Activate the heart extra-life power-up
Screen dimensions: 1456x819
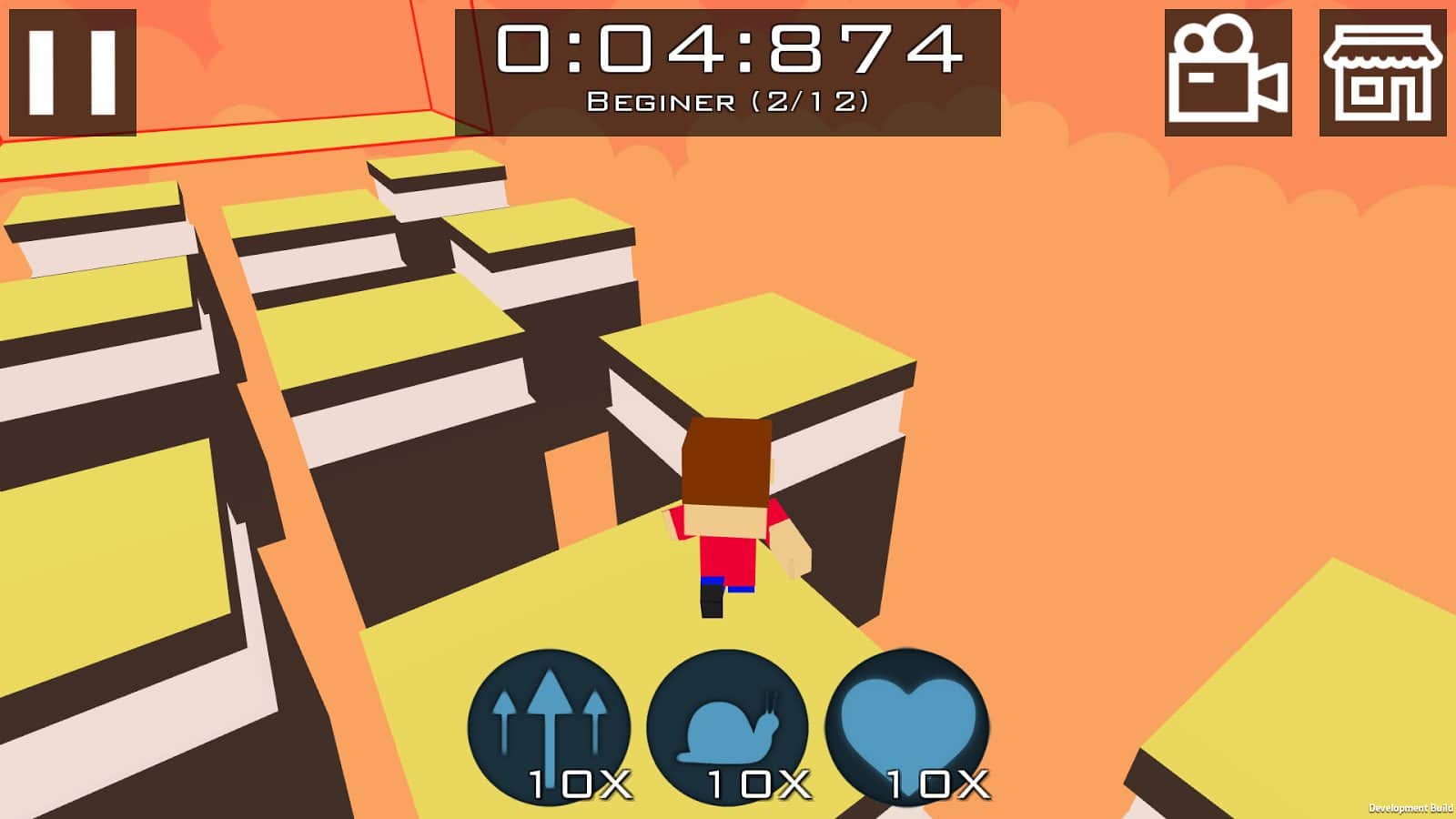[x=906, y=728]
